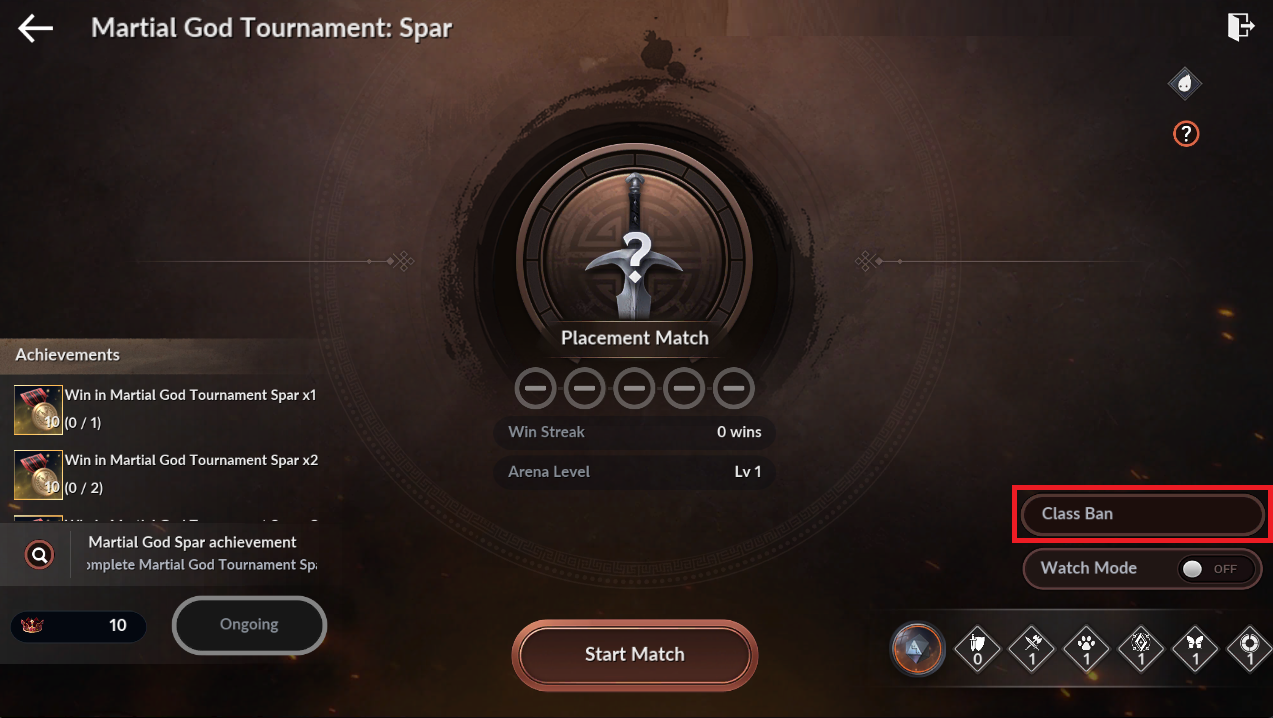Open the question mark help icon

1185,133
